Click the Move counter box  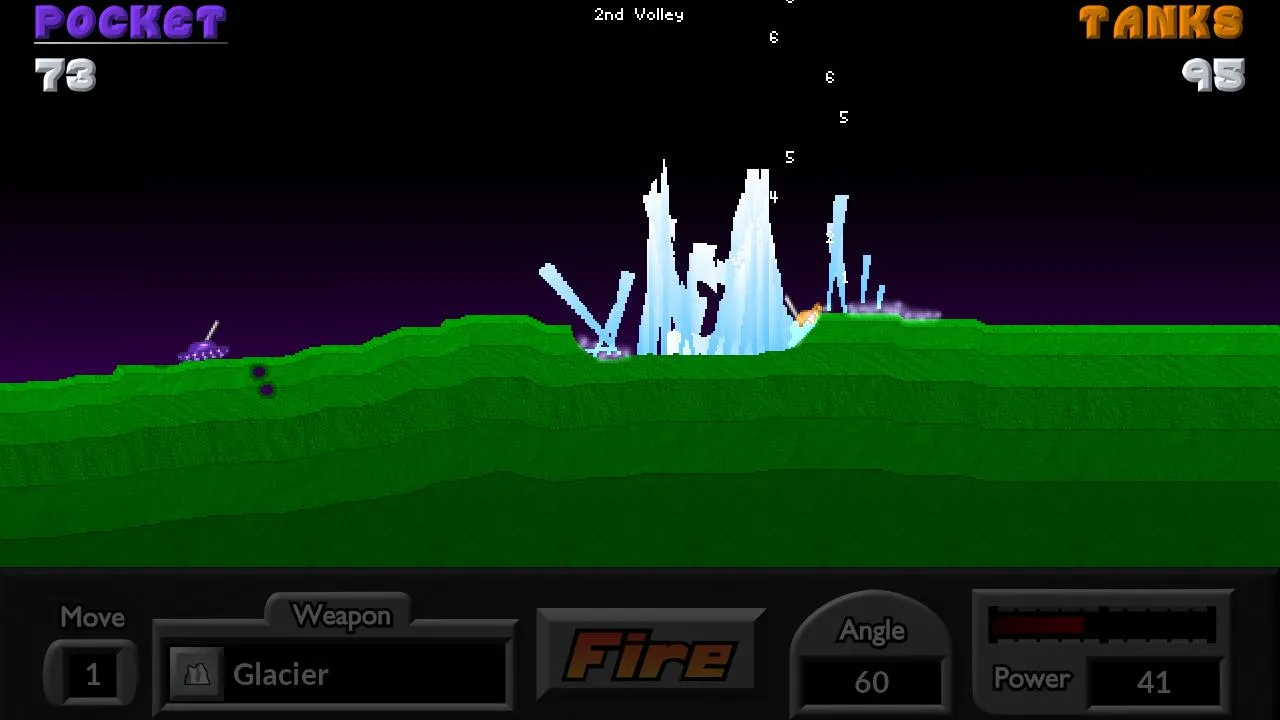pyautogui.click(x=90, y=675)
